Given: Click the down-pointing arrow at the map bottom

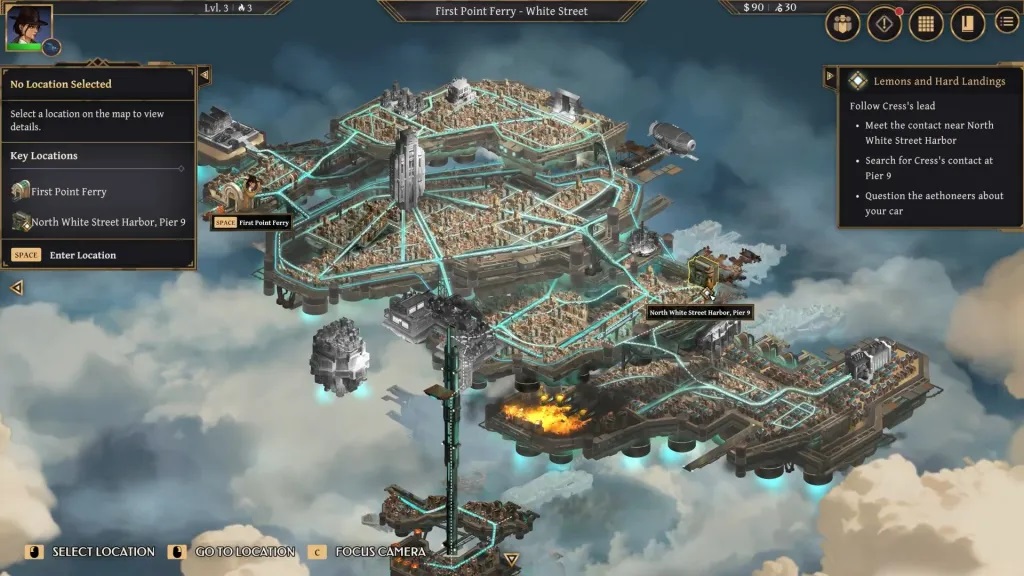Looking at the screenshot, I should [511, 560].
